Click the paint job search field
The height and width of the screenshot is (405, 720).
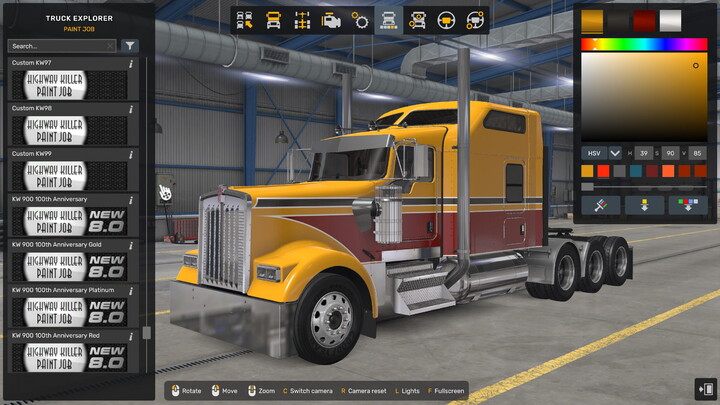tap(61, 46)
